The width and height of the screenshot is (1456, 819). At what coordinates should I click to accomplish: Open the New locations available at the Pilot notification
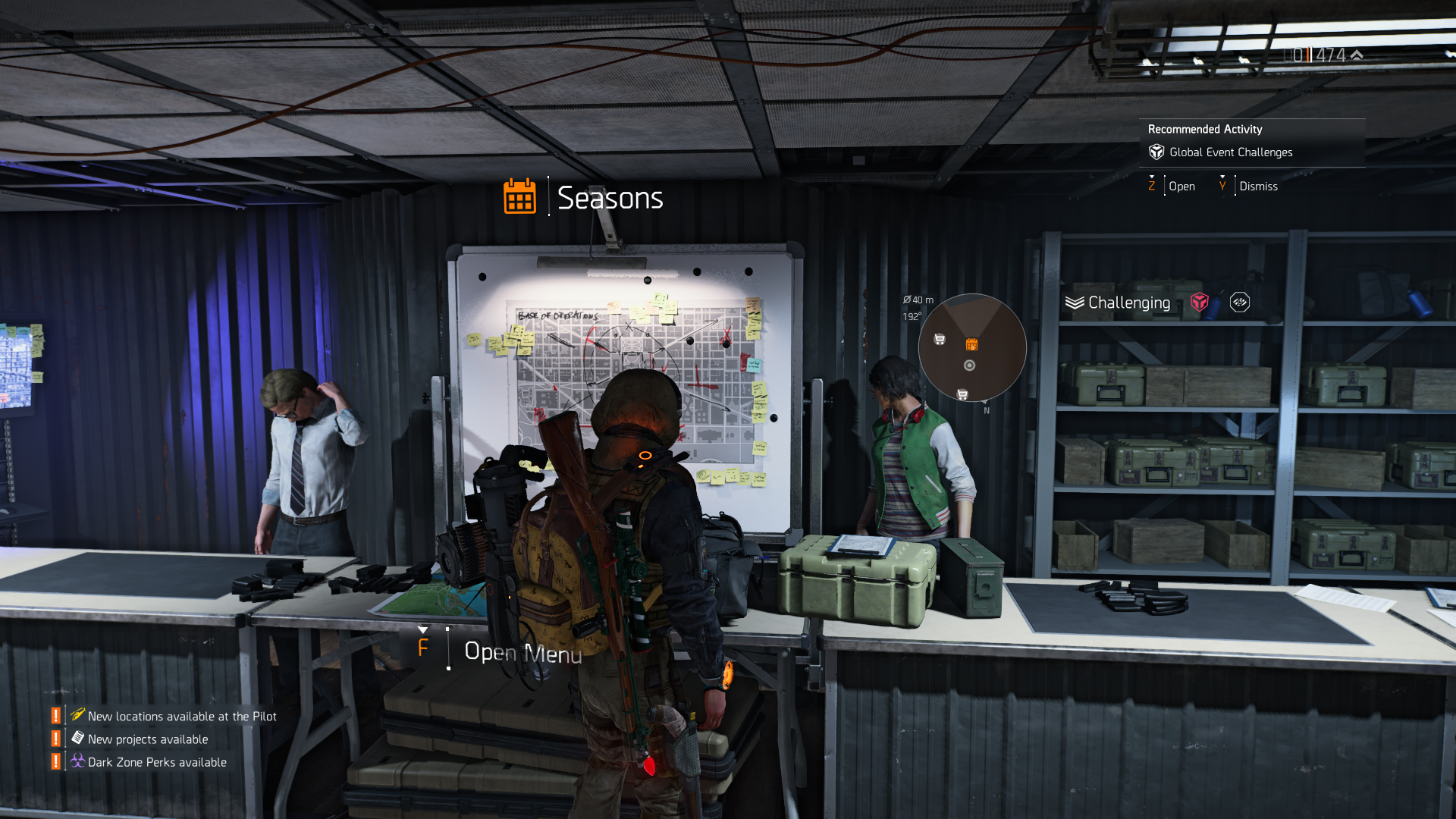pyautogui.click(x=181, y=716)
